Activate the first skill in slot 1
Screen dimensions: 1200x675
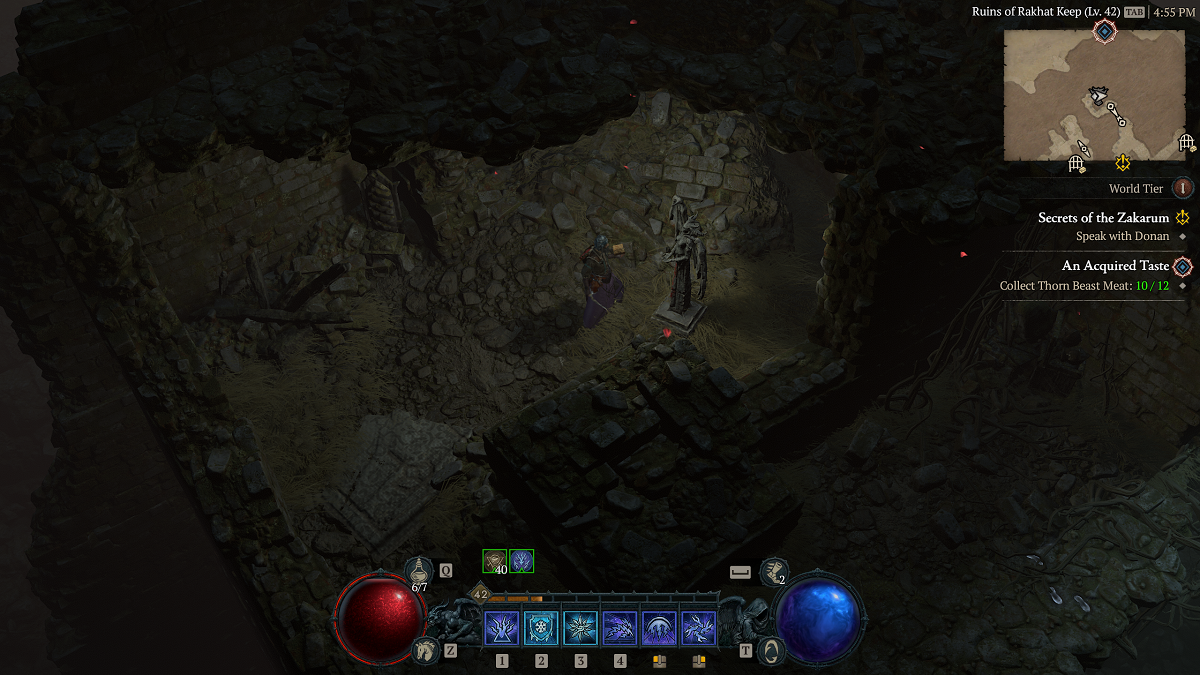502,628
